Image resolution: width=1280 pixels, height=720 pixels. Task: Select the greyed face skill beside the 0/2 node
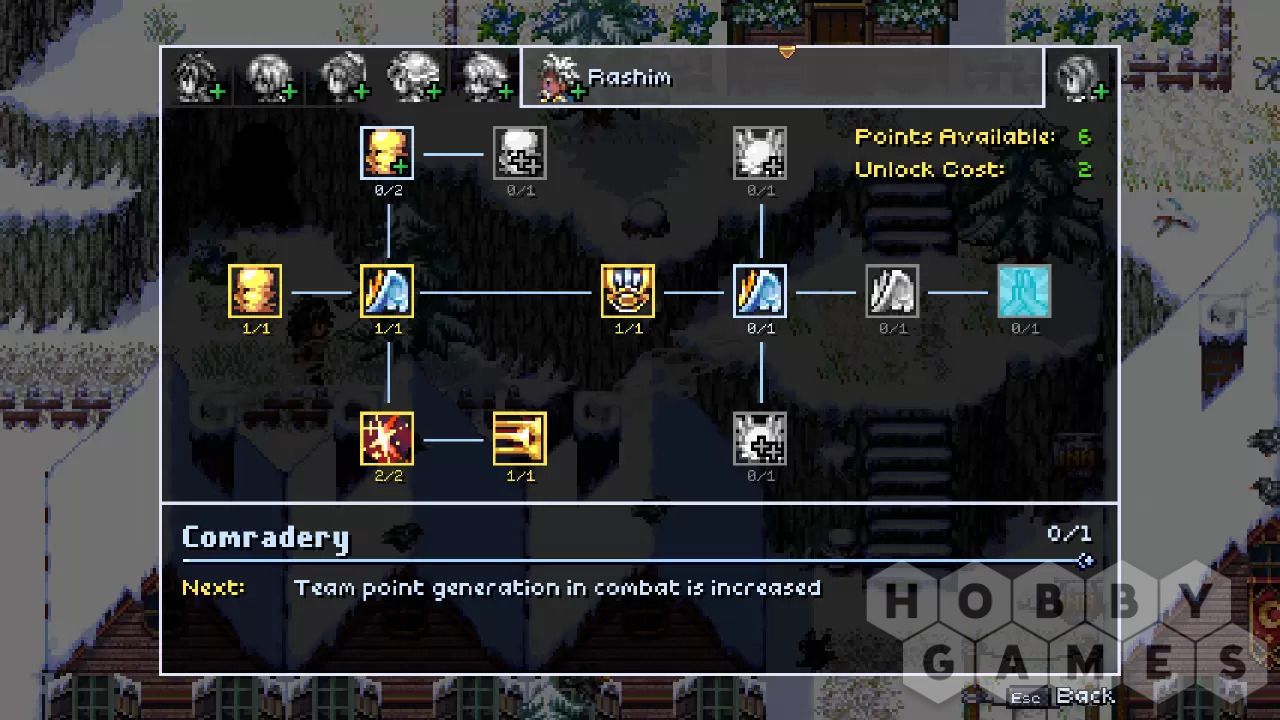tap(520, 153)
